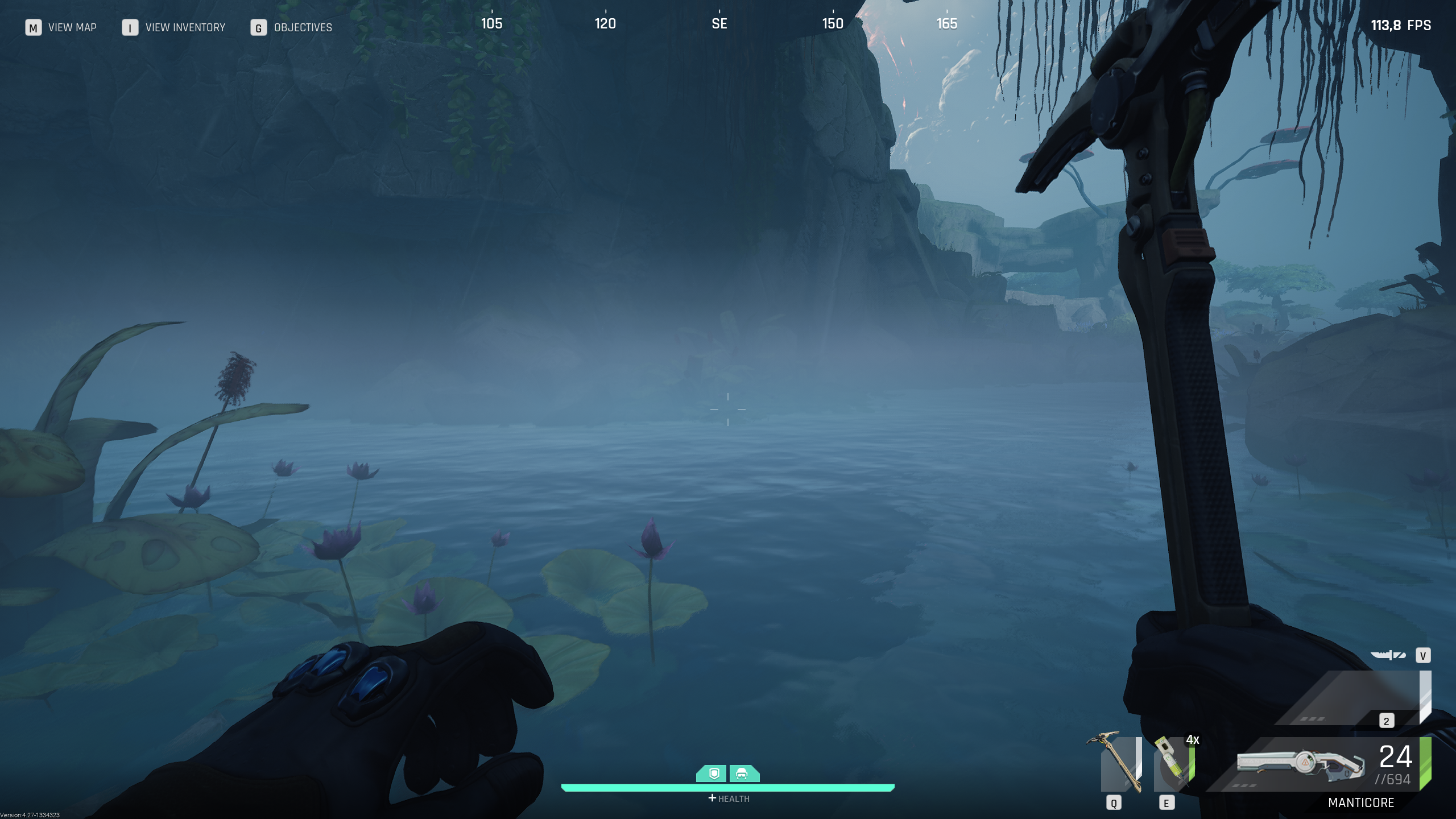
Task: Click the helmet status icon
Action: pyautogui.click(x=742, y=773)
